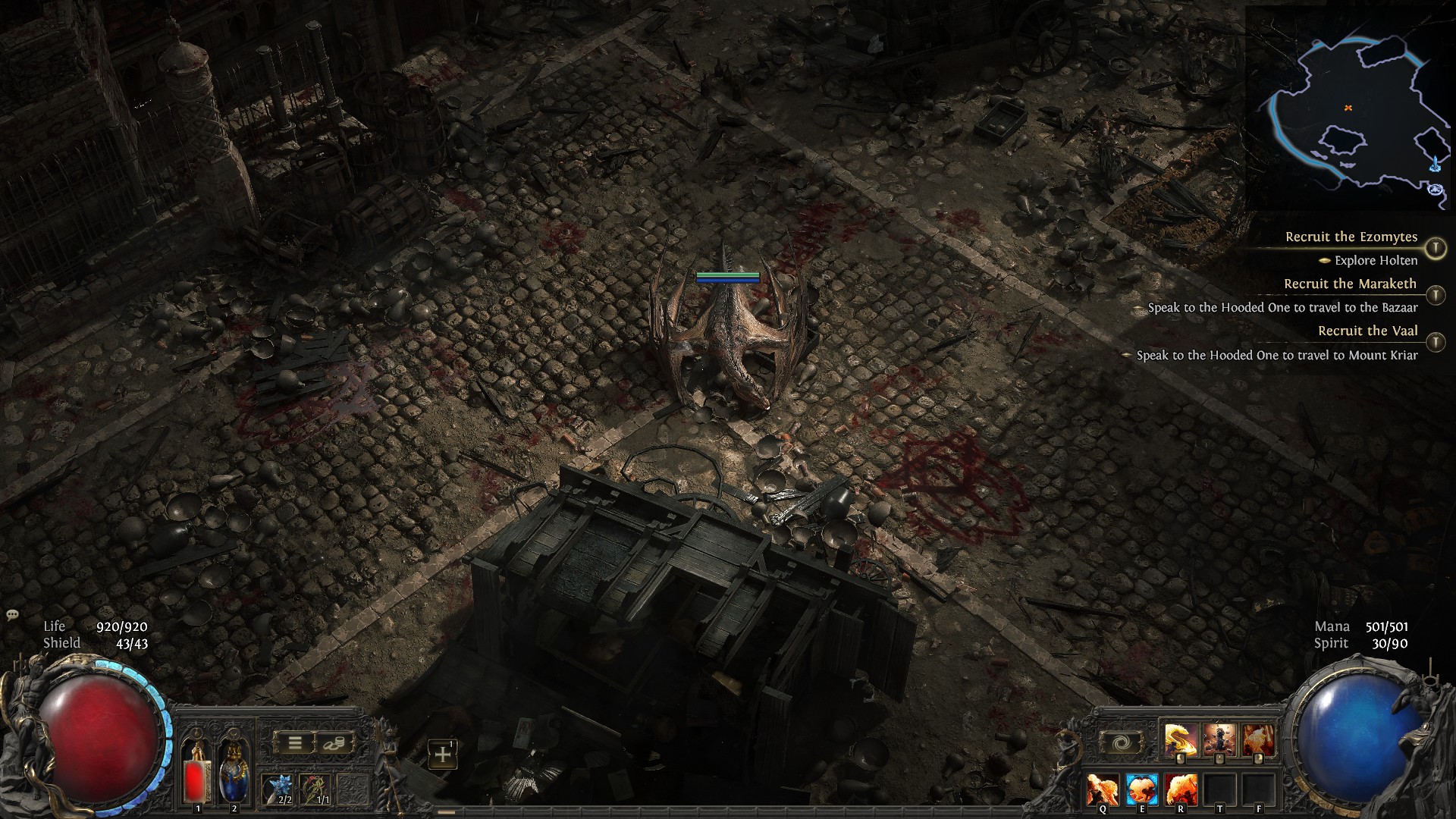Open the chat speech bubble icon
Viewport: 1456px width, 819px height.
12,615
